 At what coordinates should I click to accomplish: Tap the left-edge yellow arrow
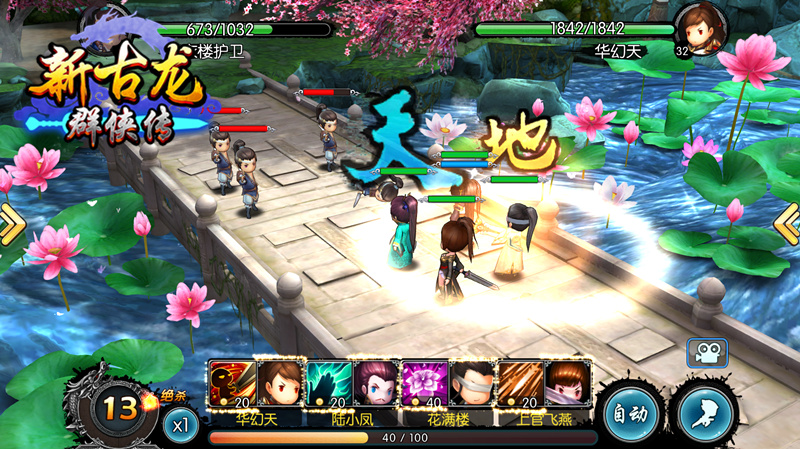coord(10,224)
